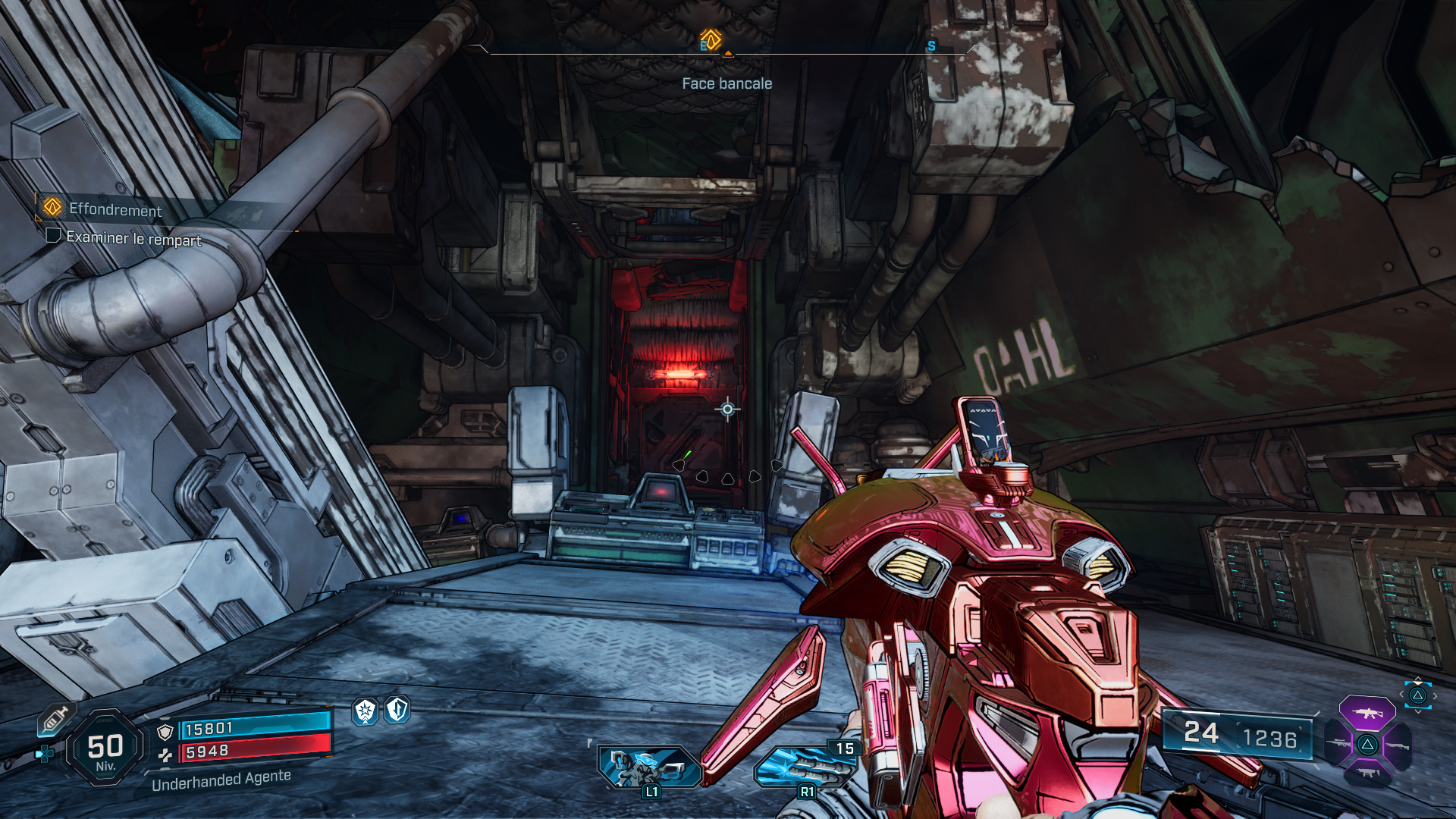
Task: Select the assault rifle on the weapon wheel
Action: [x=1367, y=714]
